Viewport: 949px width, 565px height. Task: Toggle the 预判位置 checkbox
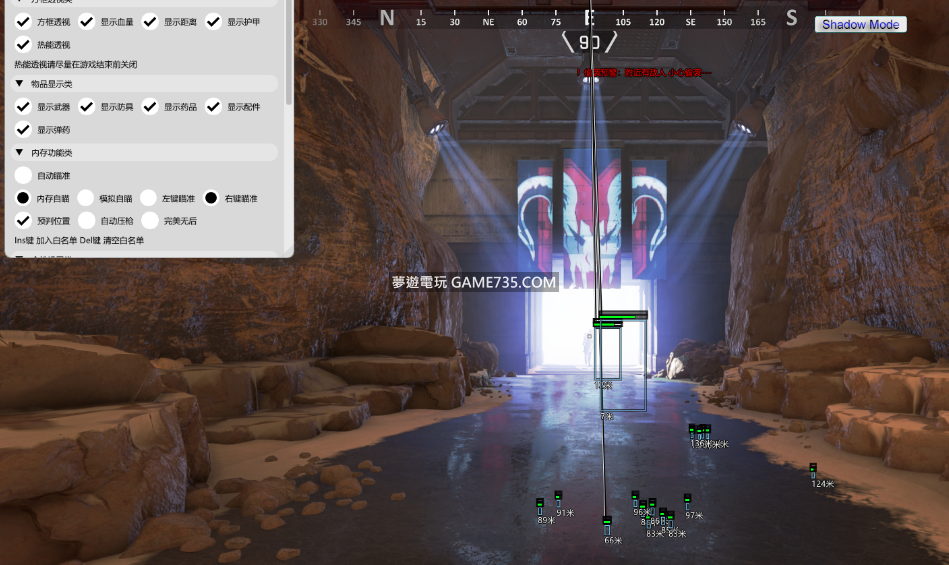point(23,220)
